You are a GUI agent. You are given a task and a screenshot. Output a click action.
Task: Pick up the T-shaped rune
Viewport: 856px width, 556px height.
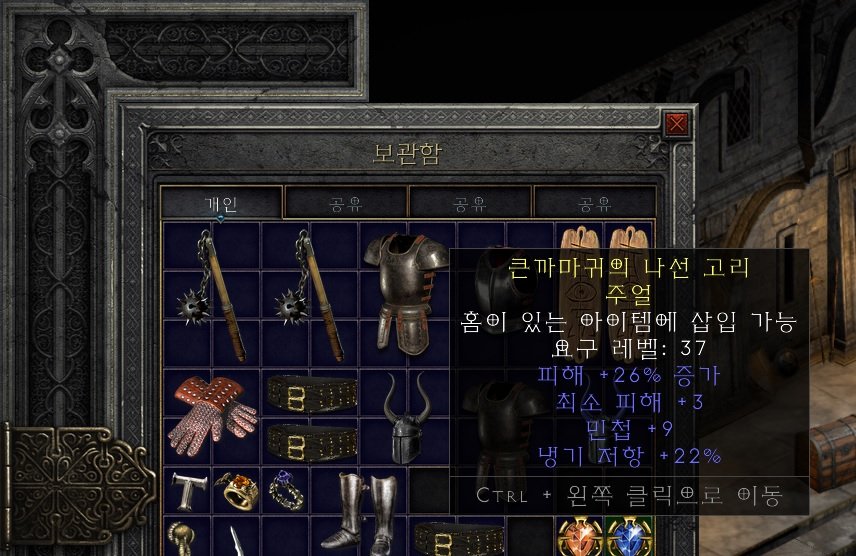tap(187, 490)
